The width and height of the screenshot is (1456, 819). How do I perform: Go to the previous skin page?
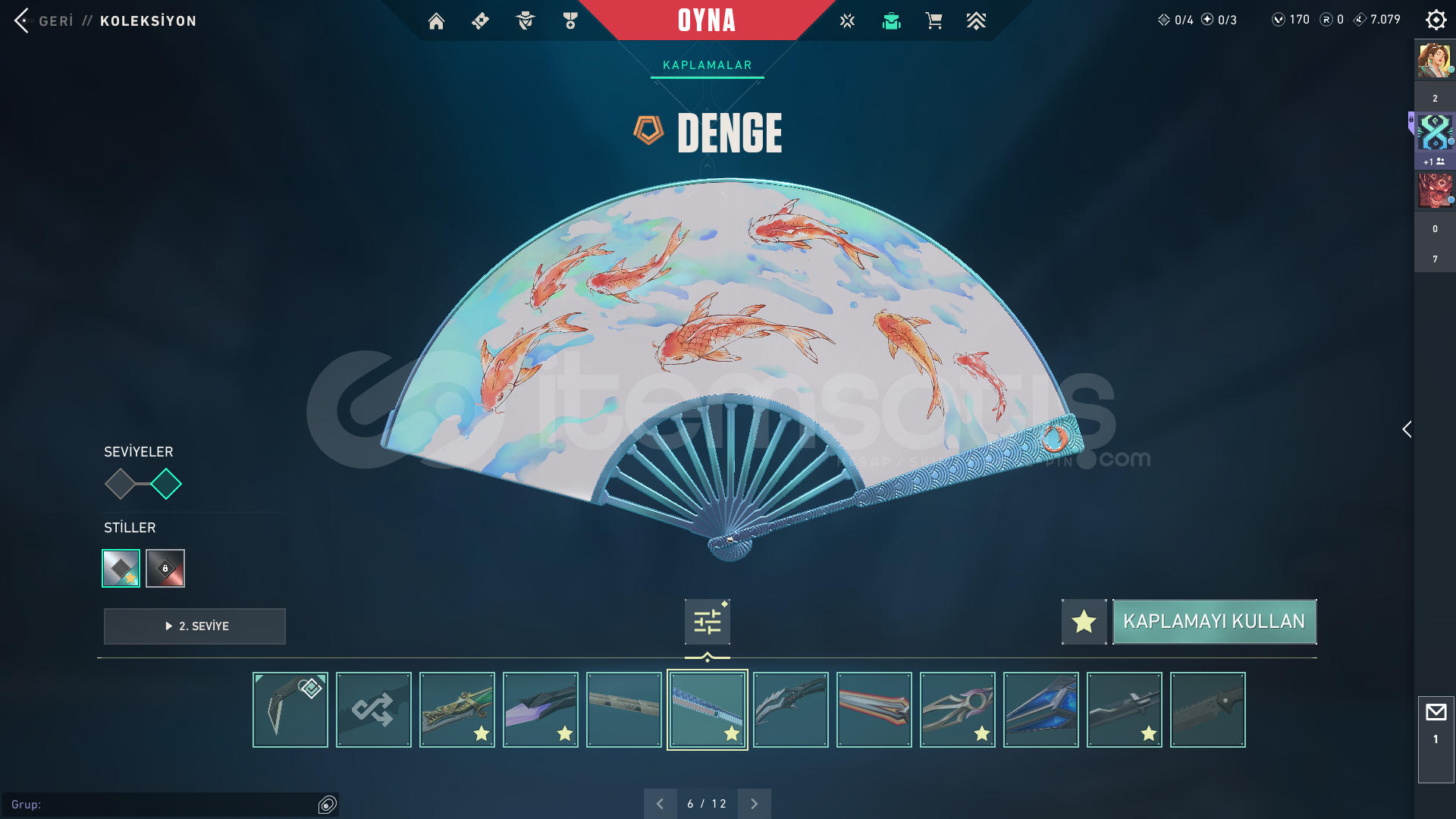[660, 804]
